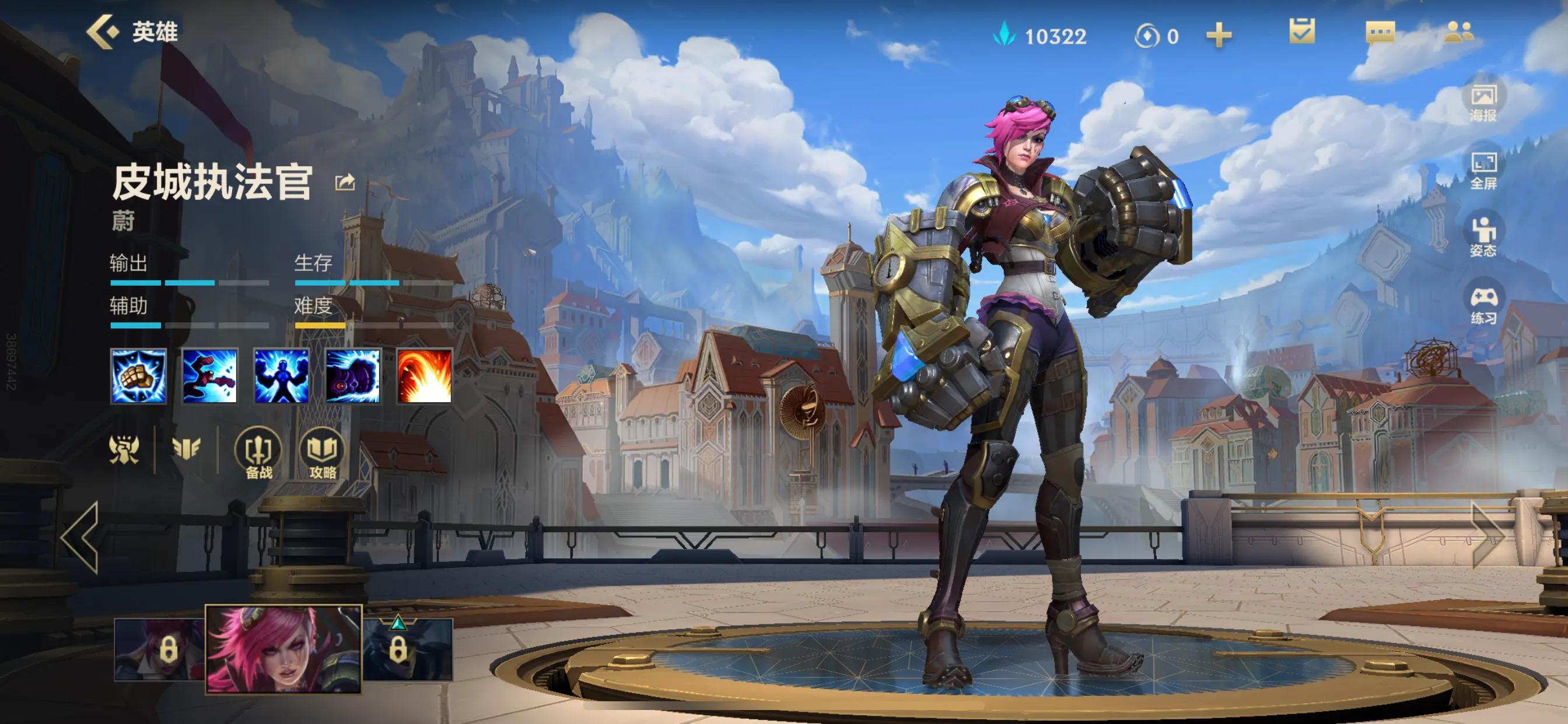Select the blue flexing figure ability icon

(281, 376)
